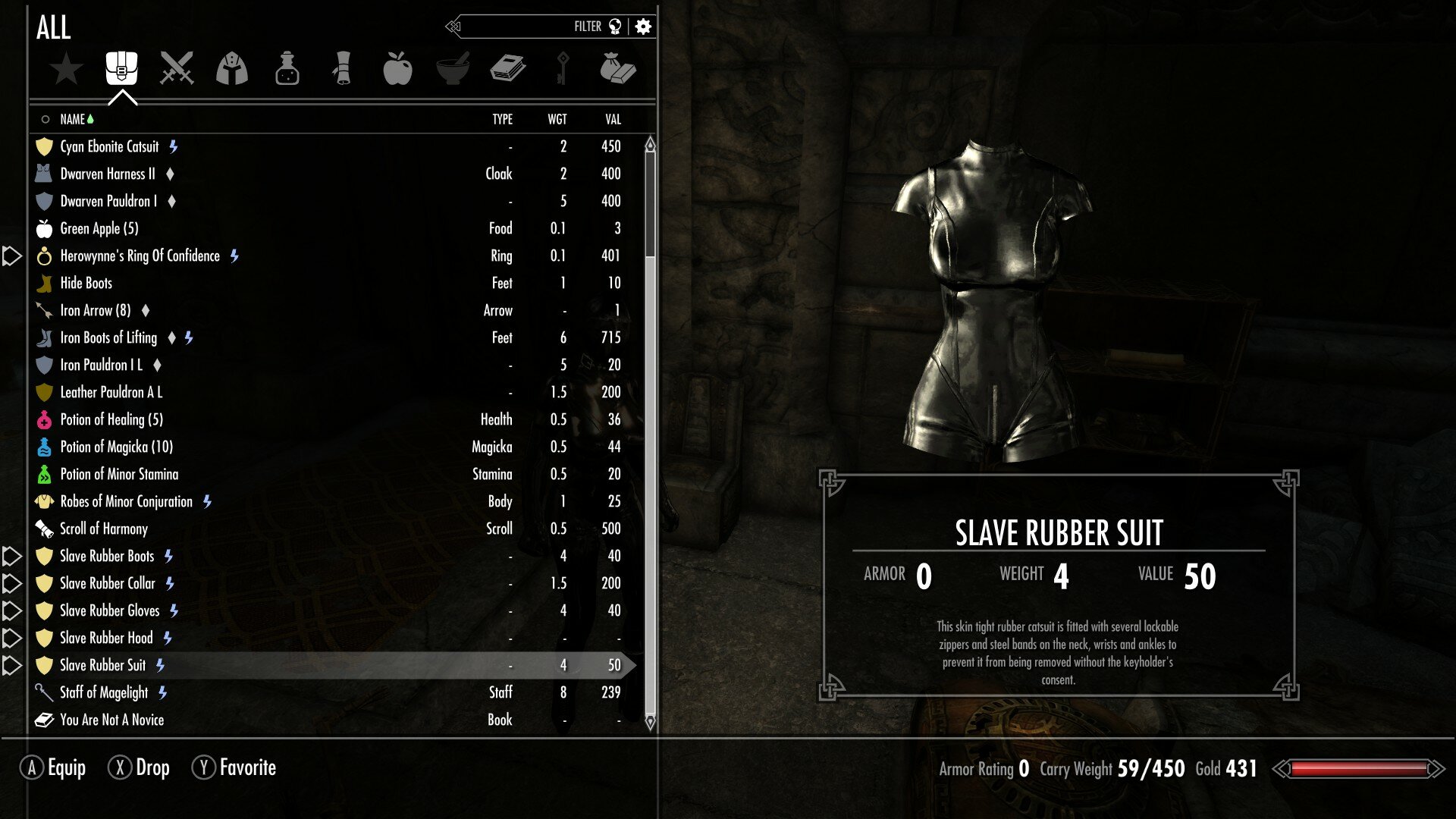Open the inventory gear settings
Viewport: 1456px width, 819px height.
click(643, 27)
